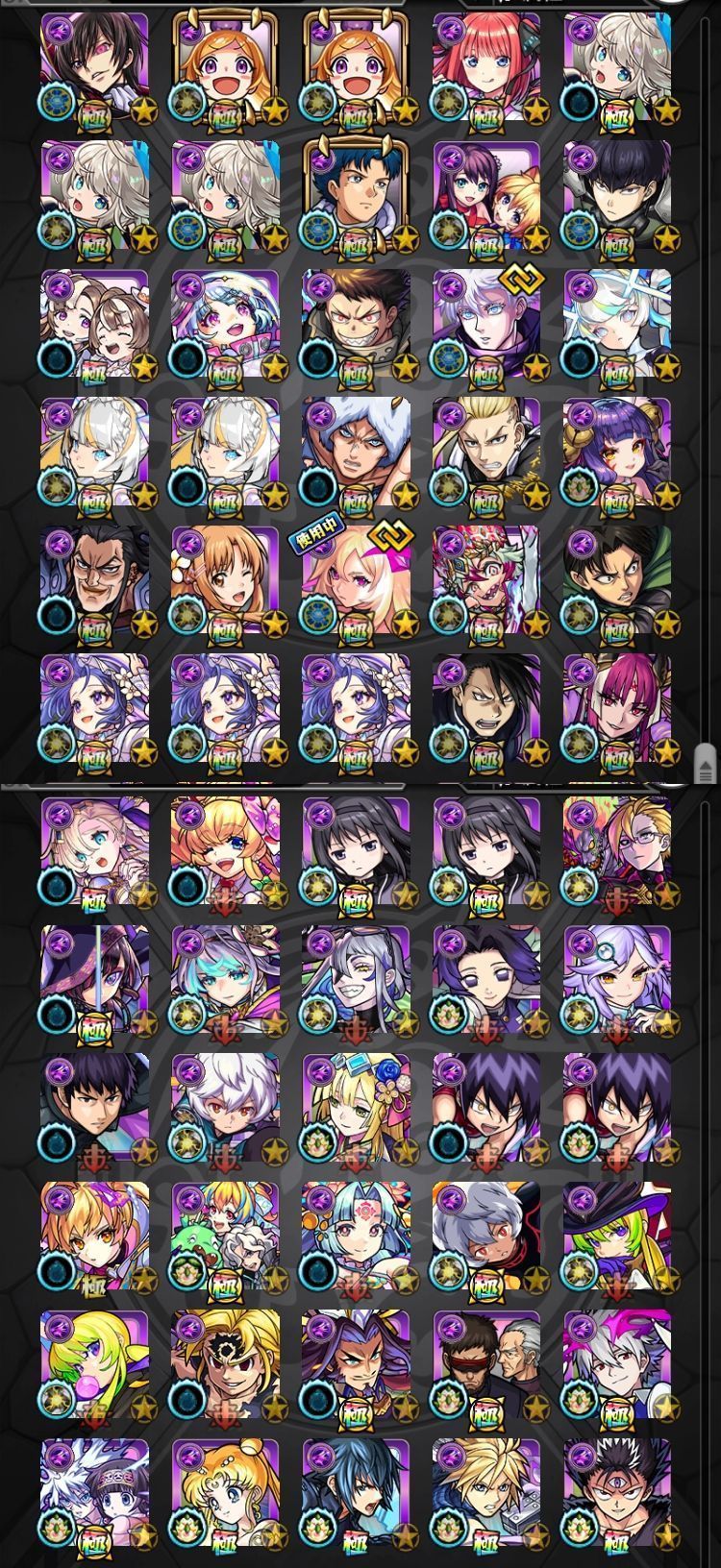Image resolution: width=721 pixels, height=1568 pixels.
Task: Select the red-haired girl with butterfly ribbons
Action: (x=486, y=67)
